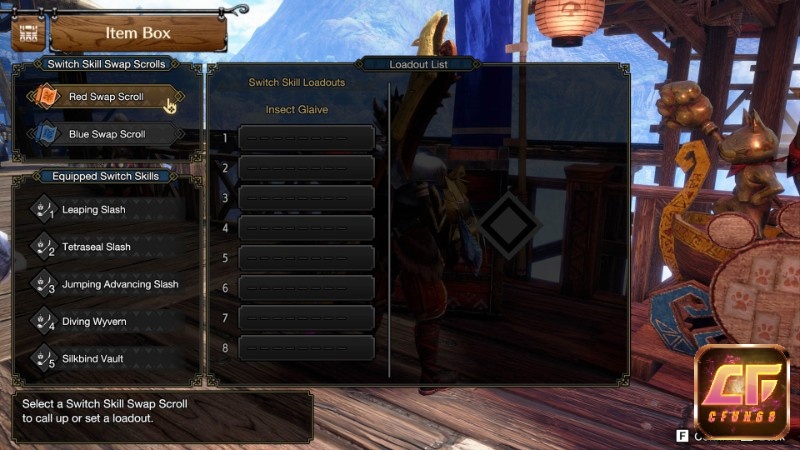
Task: Select the Red Swap Scroll
Action: (105, 97)
